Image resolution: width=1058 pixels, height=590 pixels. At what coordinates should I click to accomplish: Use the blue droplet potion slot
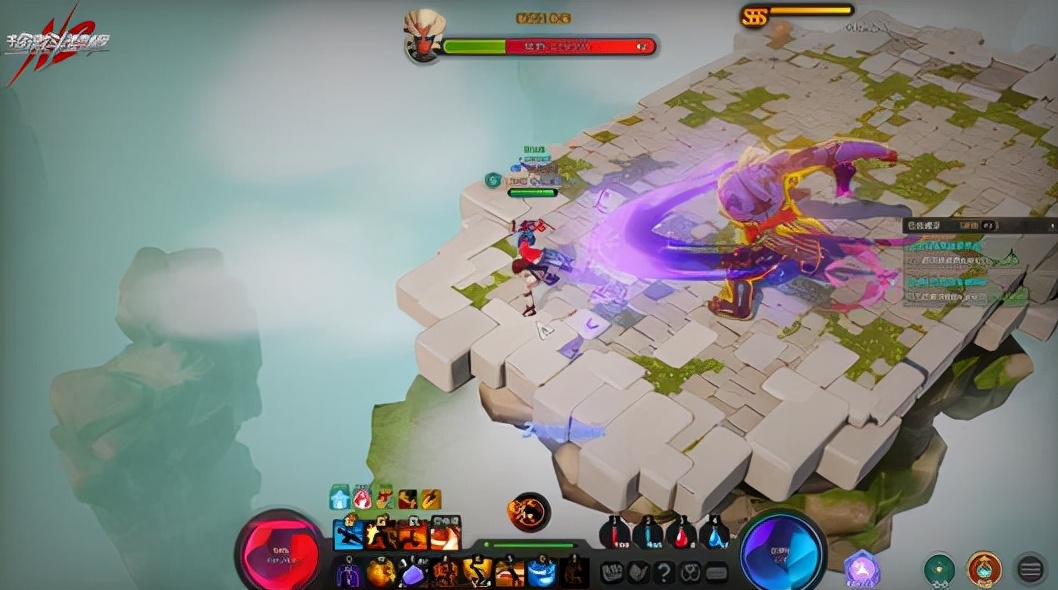714,533
